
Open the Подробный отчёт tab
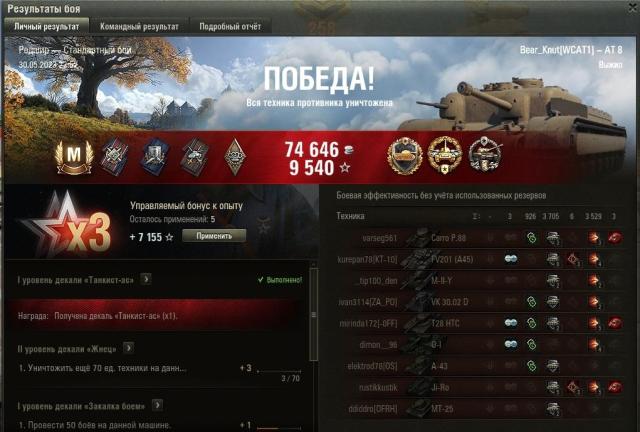pyautogui.click(x=229, y=26)
